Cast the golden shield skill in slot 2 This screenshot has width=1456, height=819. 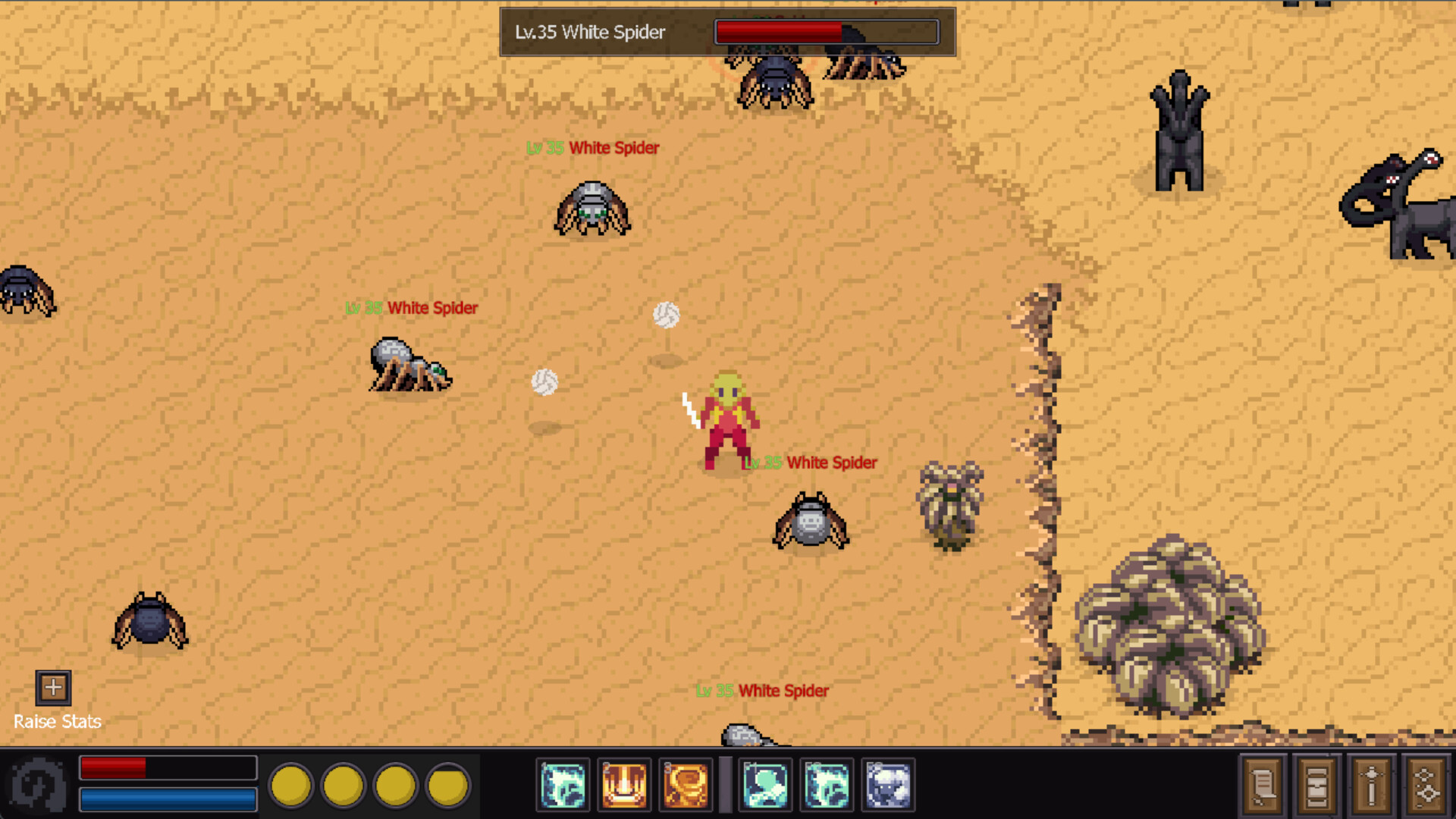click(x=623, y=785)
